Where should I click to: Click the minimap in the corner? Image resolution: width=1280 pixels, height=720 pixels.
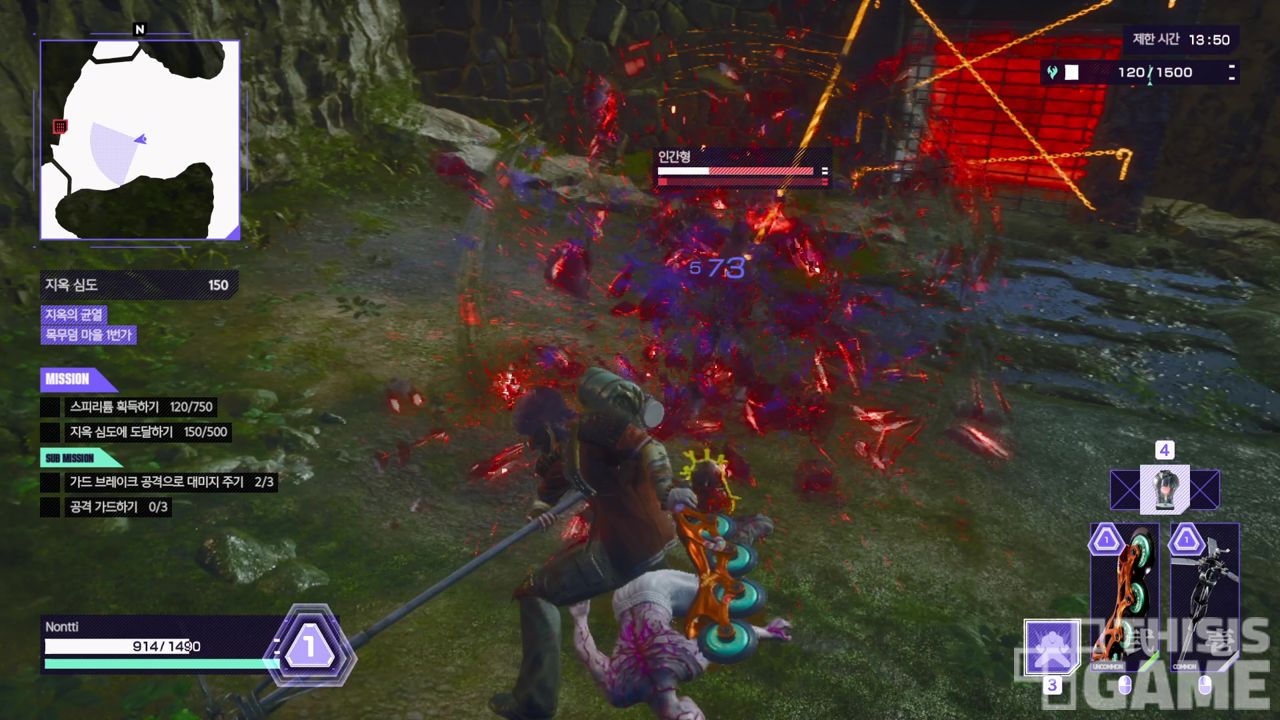tap(140, 140)
